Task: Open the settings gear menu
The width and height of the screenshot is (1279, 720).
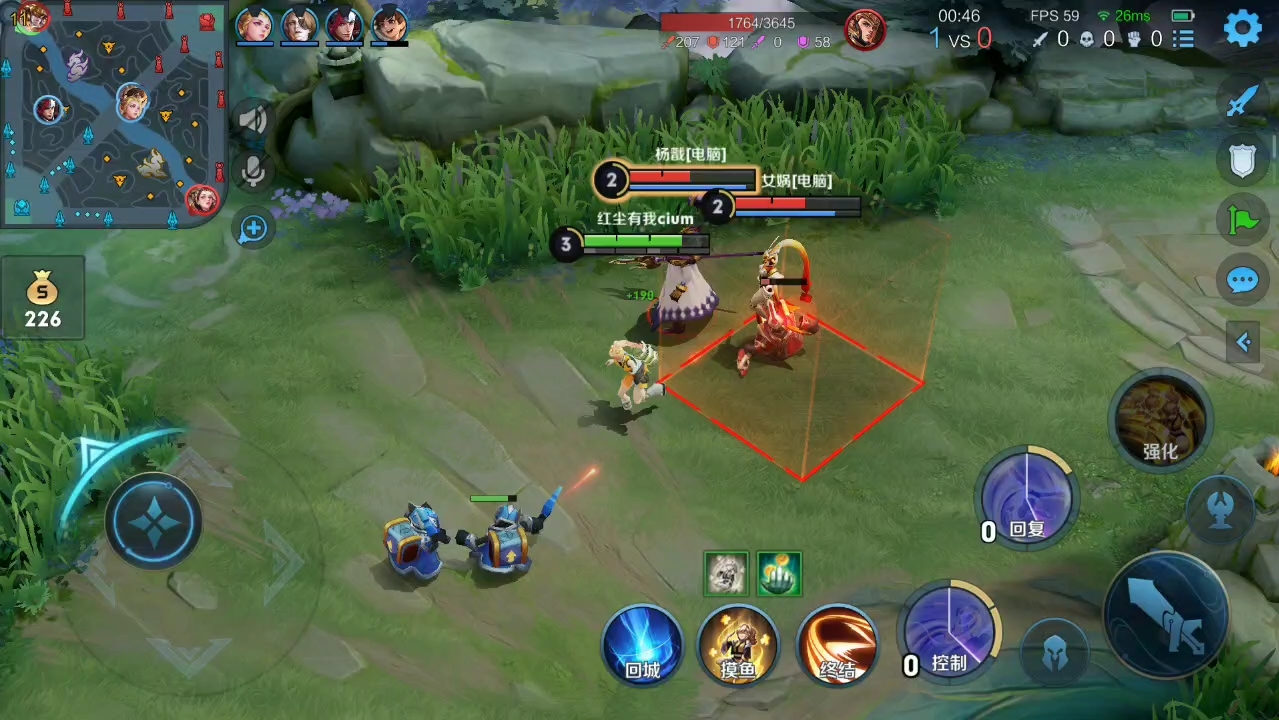Action: click(1242, 28)
